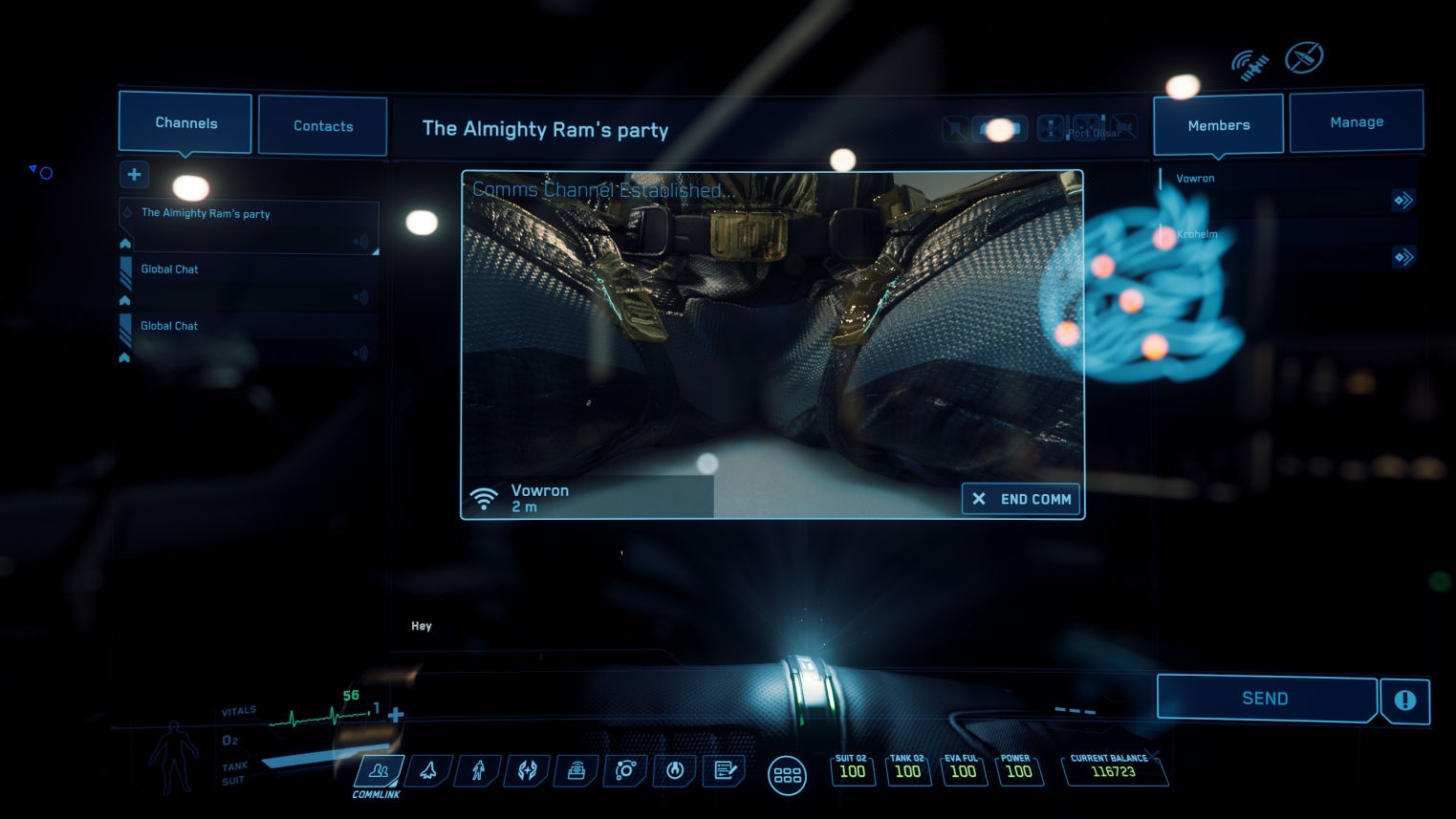Open the round app grid button
Image resolution: width=1456 pixels, height=819 pixels.
tap(787, 775)
